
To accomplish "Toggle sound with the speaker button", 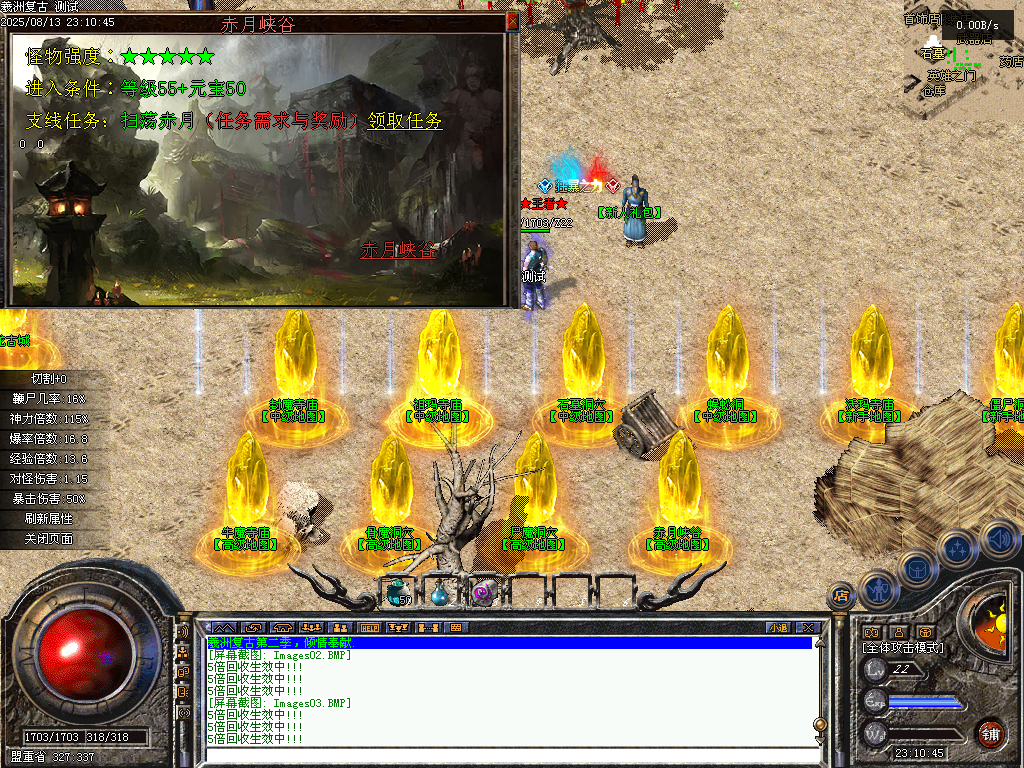I will (997, 538).
